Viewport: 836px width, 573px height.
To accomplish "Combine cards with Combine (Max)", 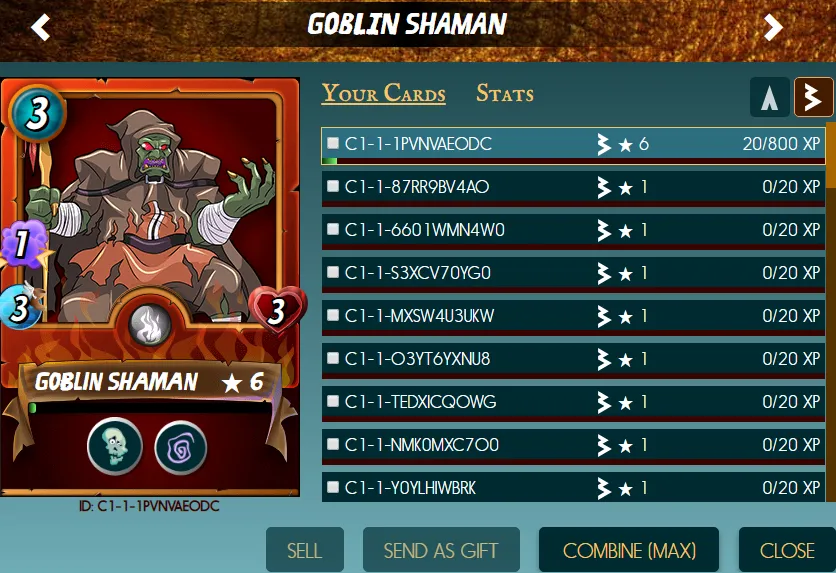I will [629, 550].
